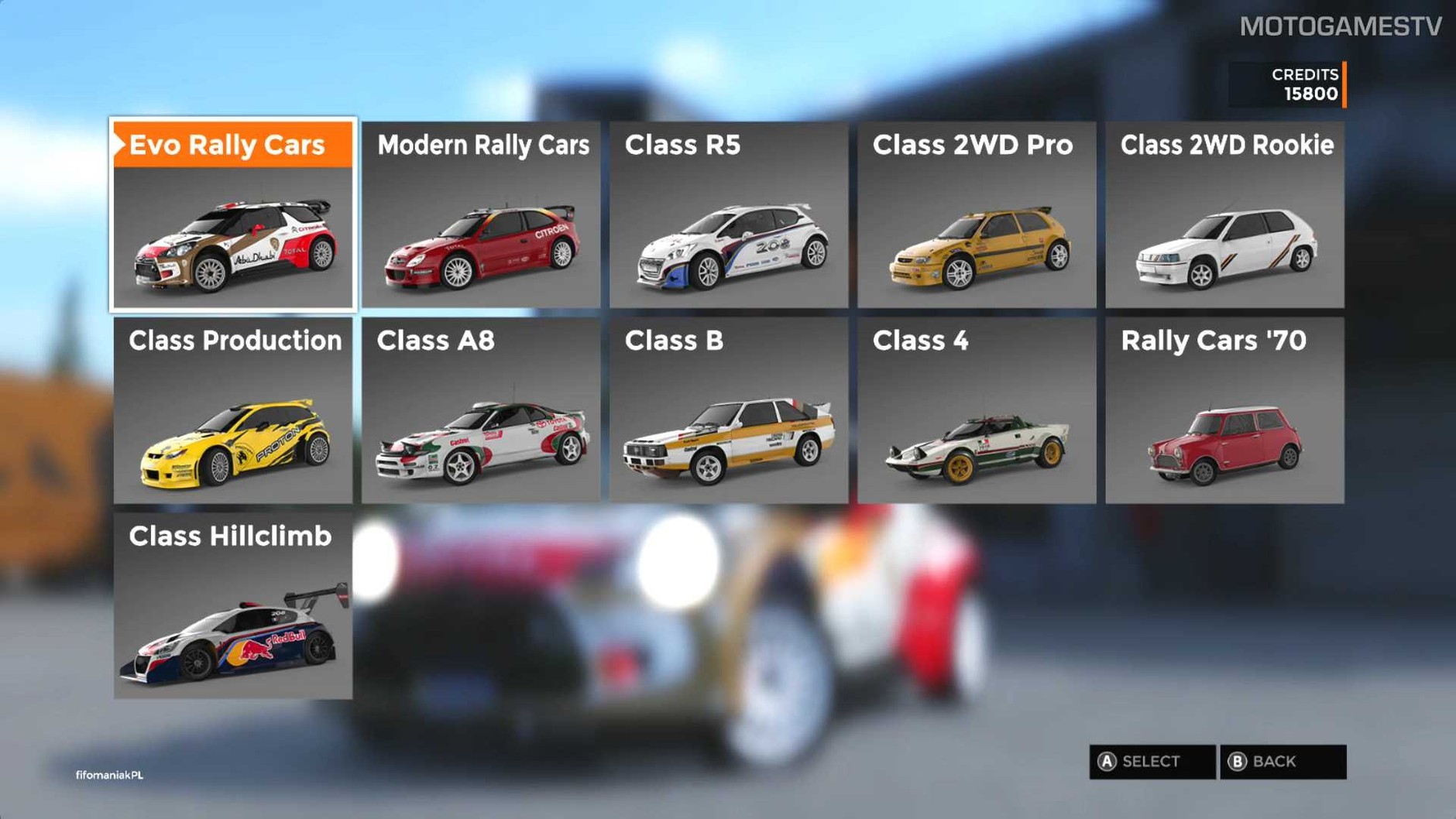
Task: Click the Select button
Action: (x=1152, y=762)
